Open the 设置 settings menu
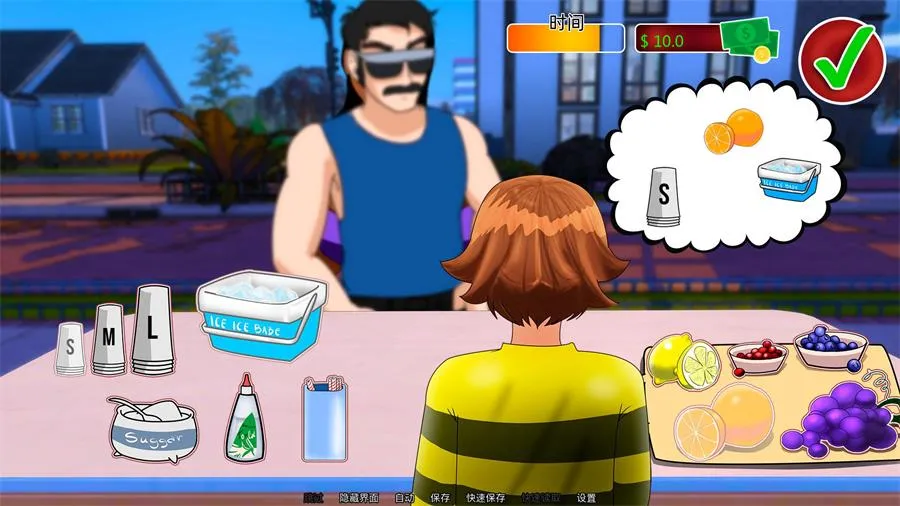Image resolution: width=900 pixels, height=506 pixels. click(x=586, y=498)
